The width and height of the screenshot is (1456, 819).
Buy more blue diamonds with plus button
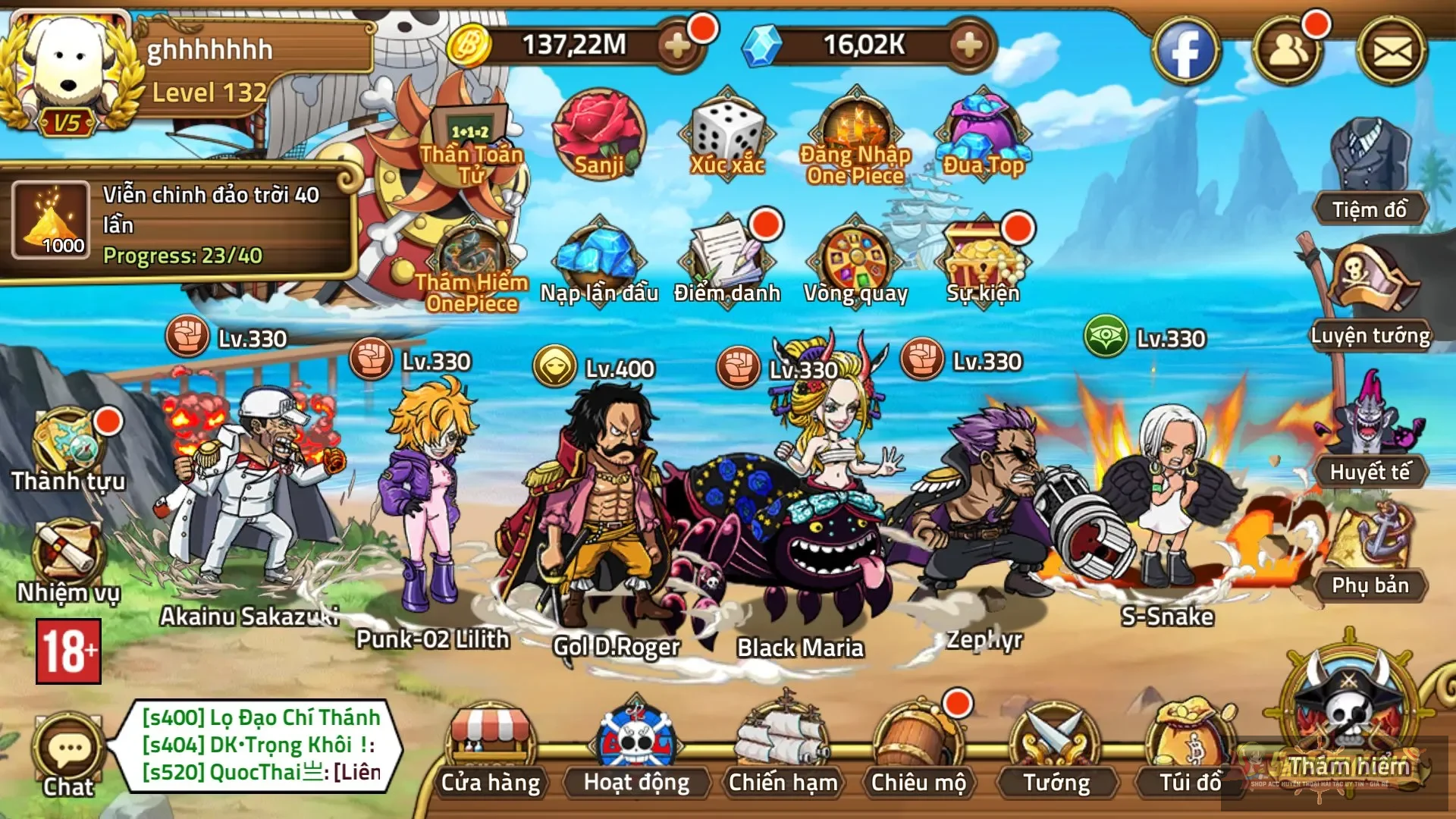pos(969,45)
